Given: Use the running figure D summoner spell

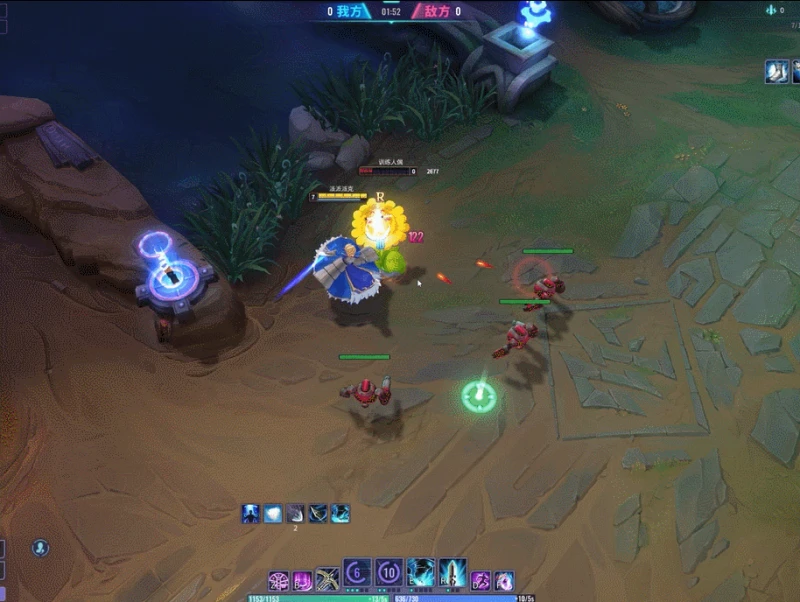Looking at the screenshot, I should [481, 580].
